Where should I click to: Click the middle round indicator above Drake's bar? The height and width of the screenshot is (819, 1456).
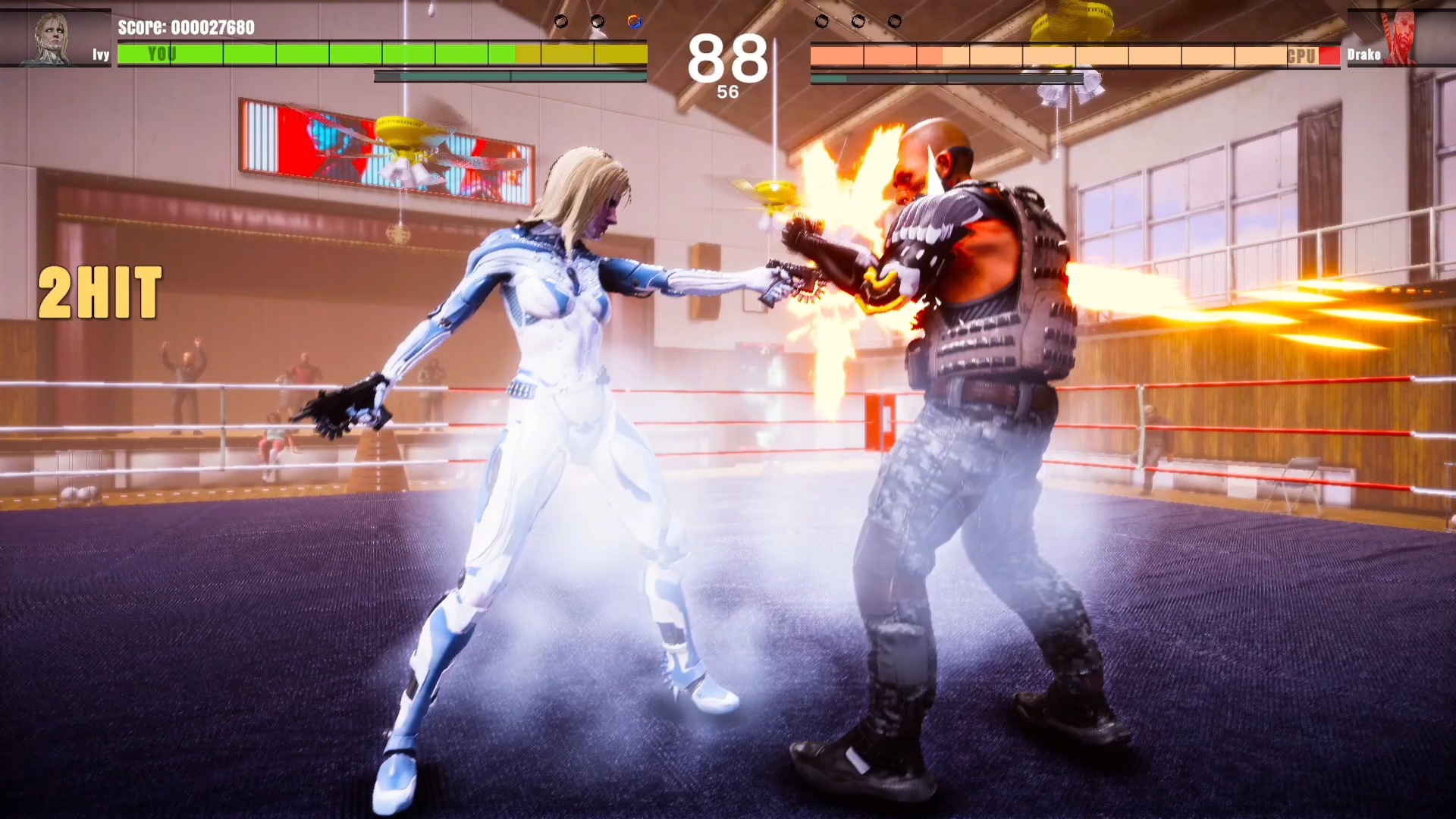click(858, 22)
